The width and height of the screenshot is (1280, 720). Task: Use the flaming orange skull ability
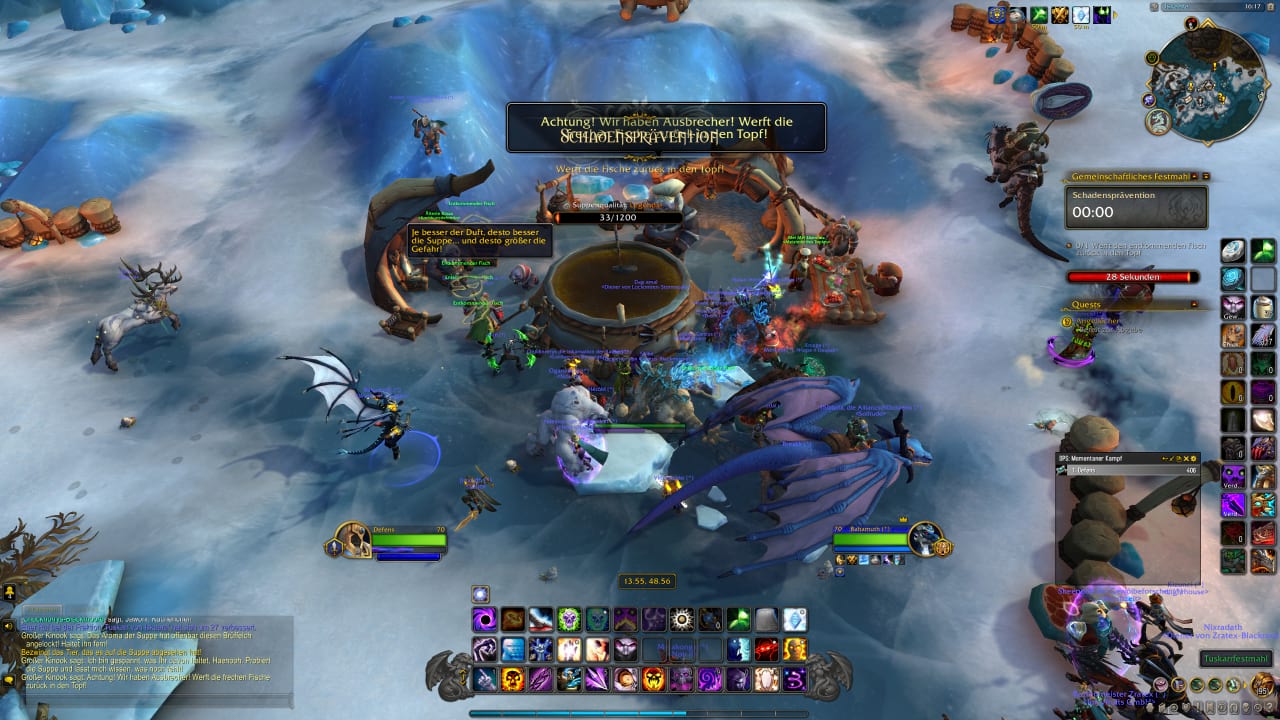pos(512,680)
